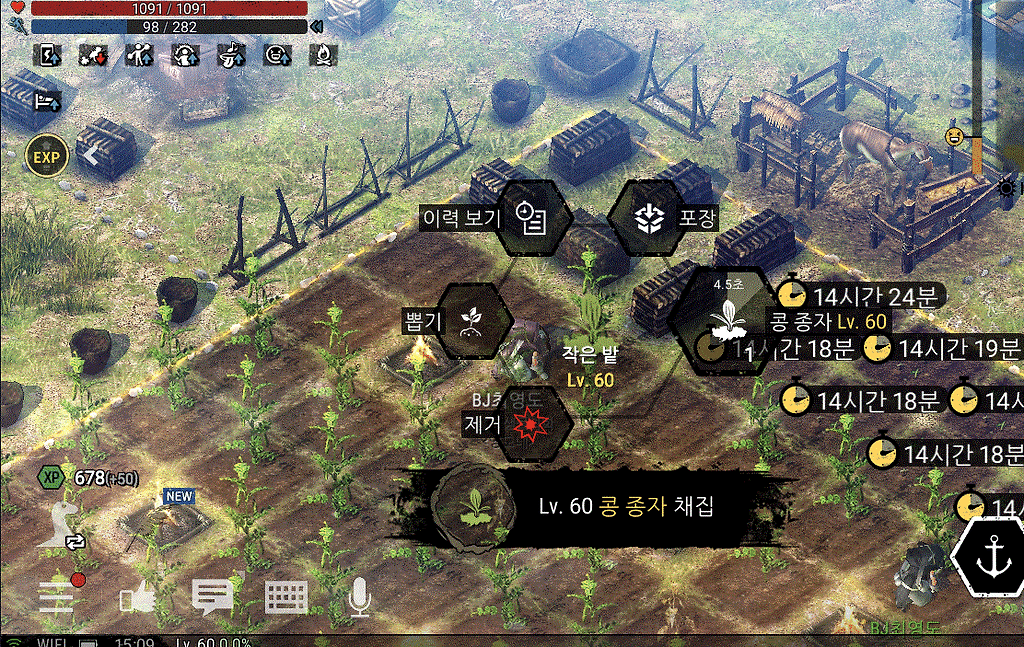
Task: Open the 이력 보기 history hexagon
Action: tap(533, 217)
